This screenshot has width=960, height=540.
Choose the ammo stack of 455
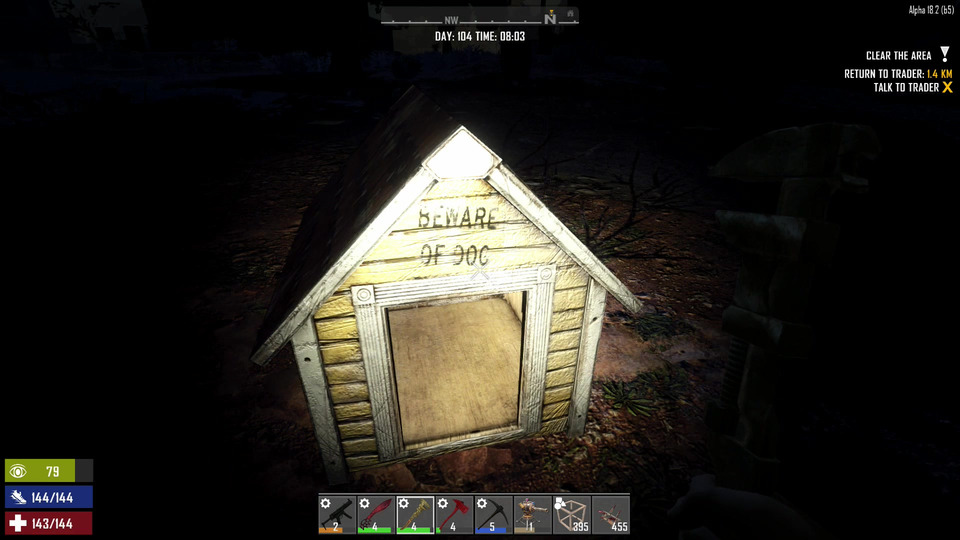click(610, 515)
